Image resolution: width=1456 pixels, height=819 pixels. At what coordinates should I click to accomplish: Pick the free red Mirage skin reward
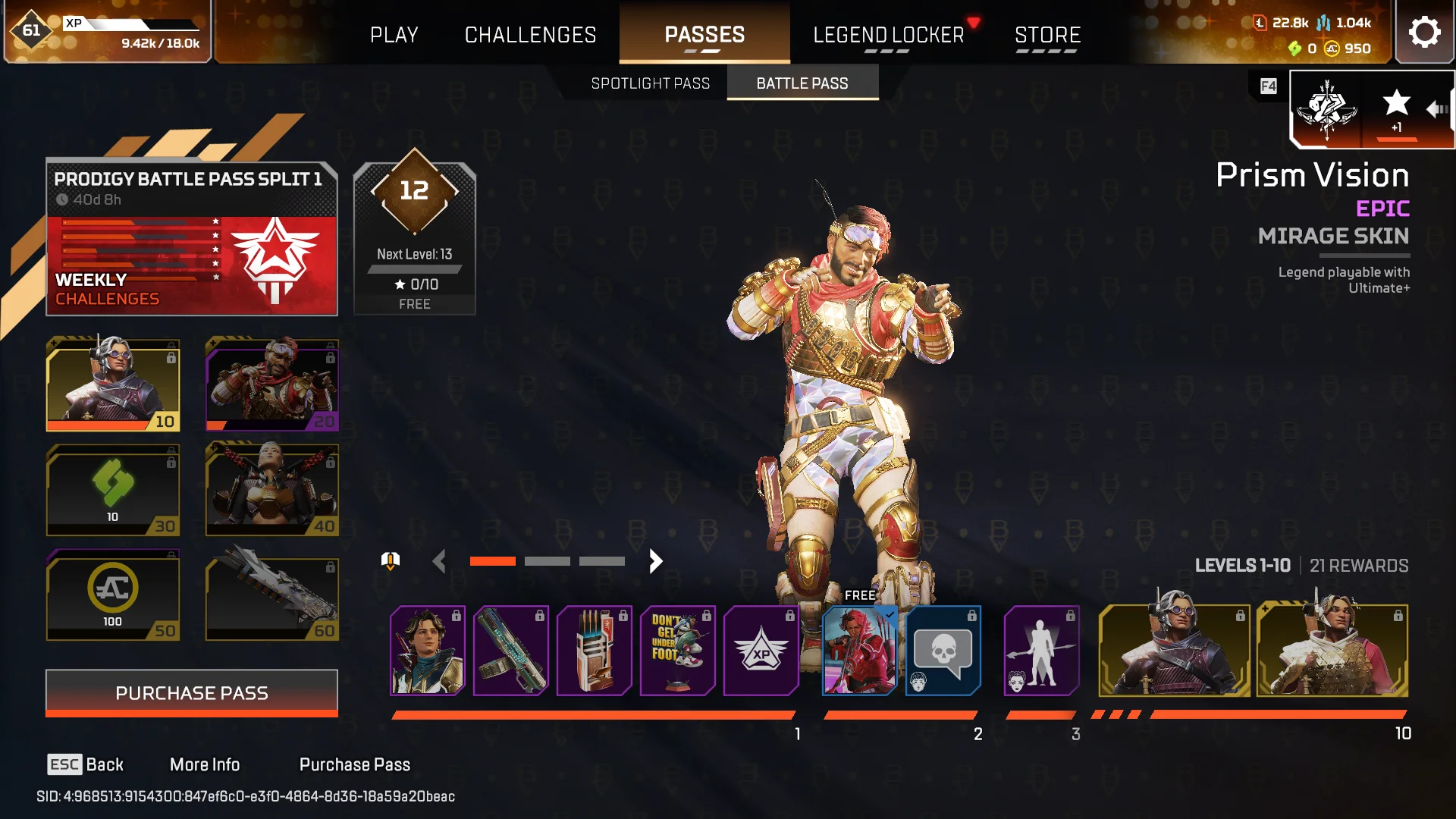[x=859, y=651]
